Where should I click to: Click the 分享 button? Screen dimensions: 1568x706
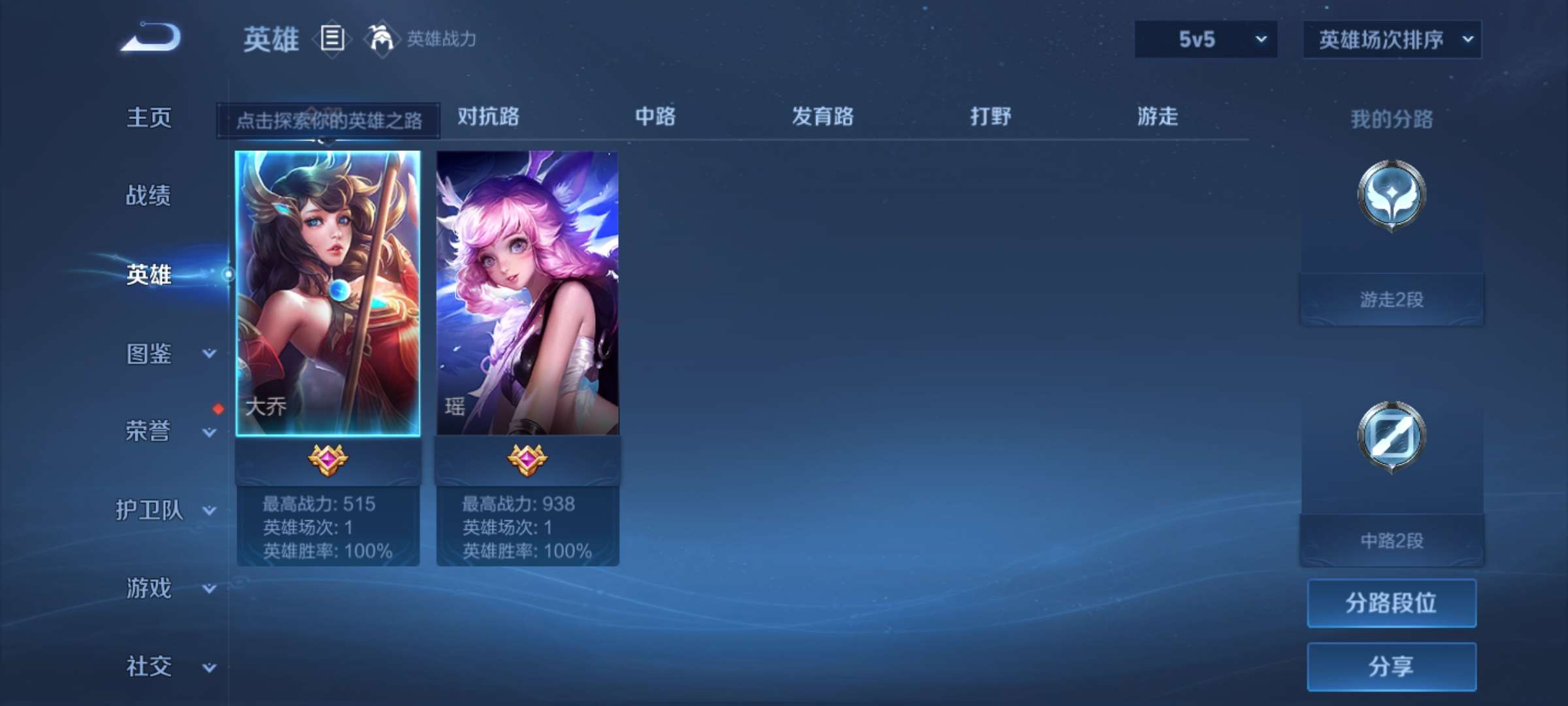(1392, 668)
